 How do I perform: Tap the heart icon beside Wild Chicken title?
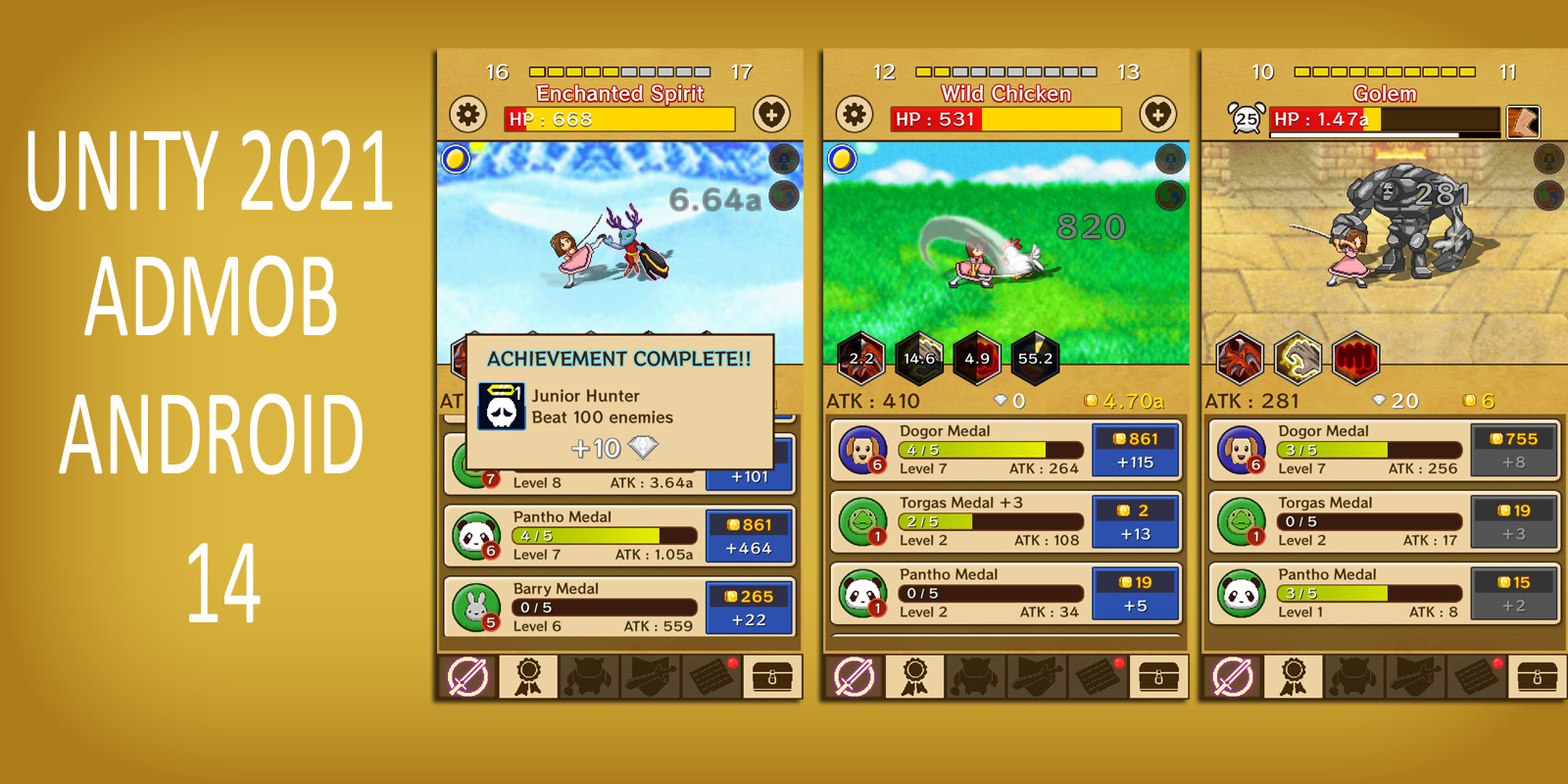(1156, 115)
